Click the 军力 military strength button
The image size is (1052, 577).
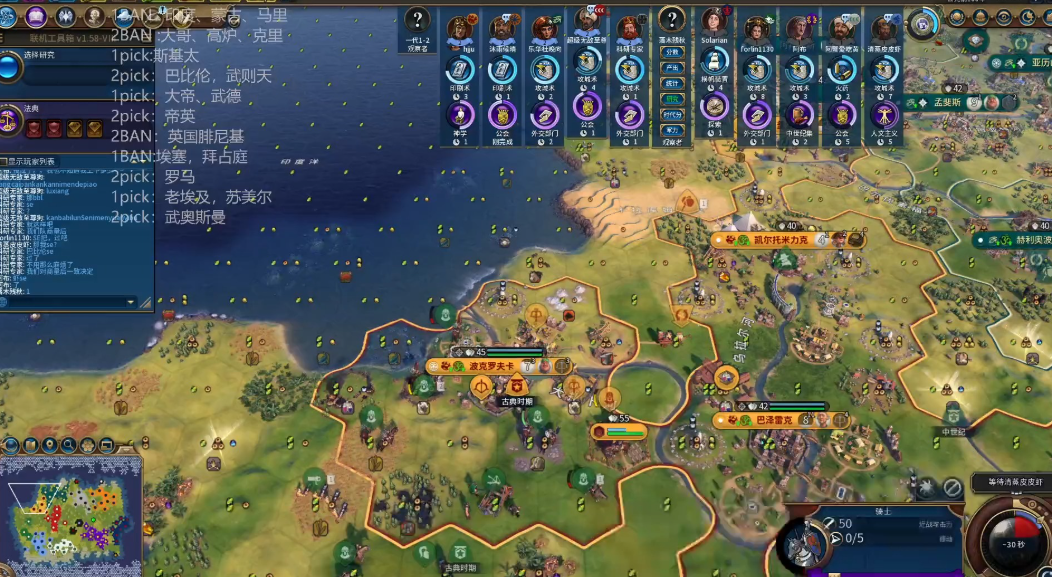[672, 129]
